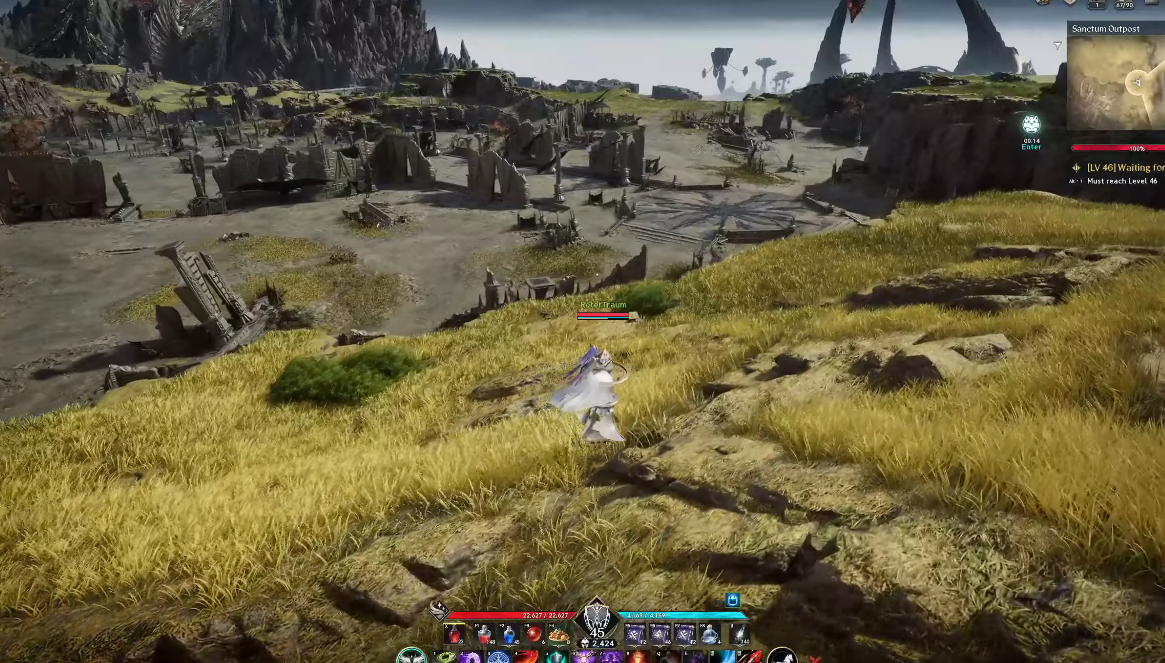Toggle the minimap filter funnel icon

click(1058, 46)
